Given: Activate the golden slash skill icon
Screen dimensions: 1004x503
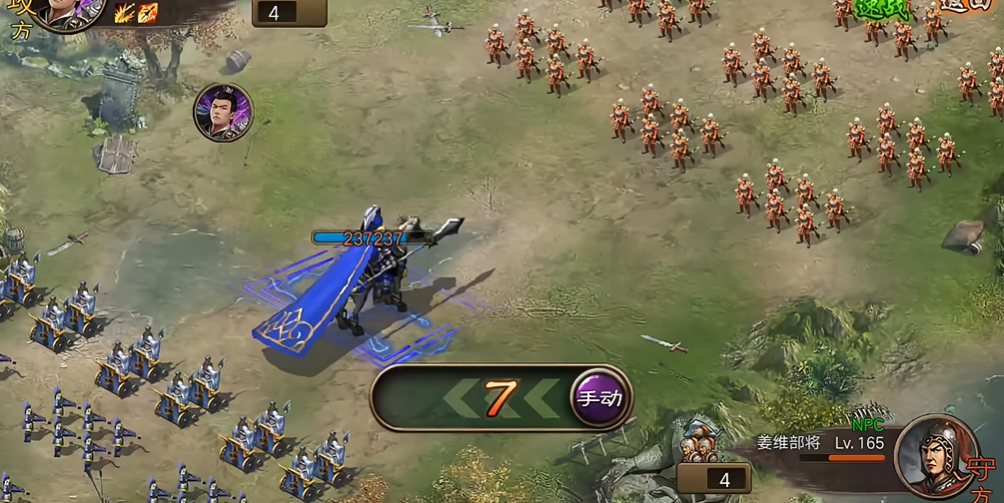Looking at the screenshot, I should point(124,13).
